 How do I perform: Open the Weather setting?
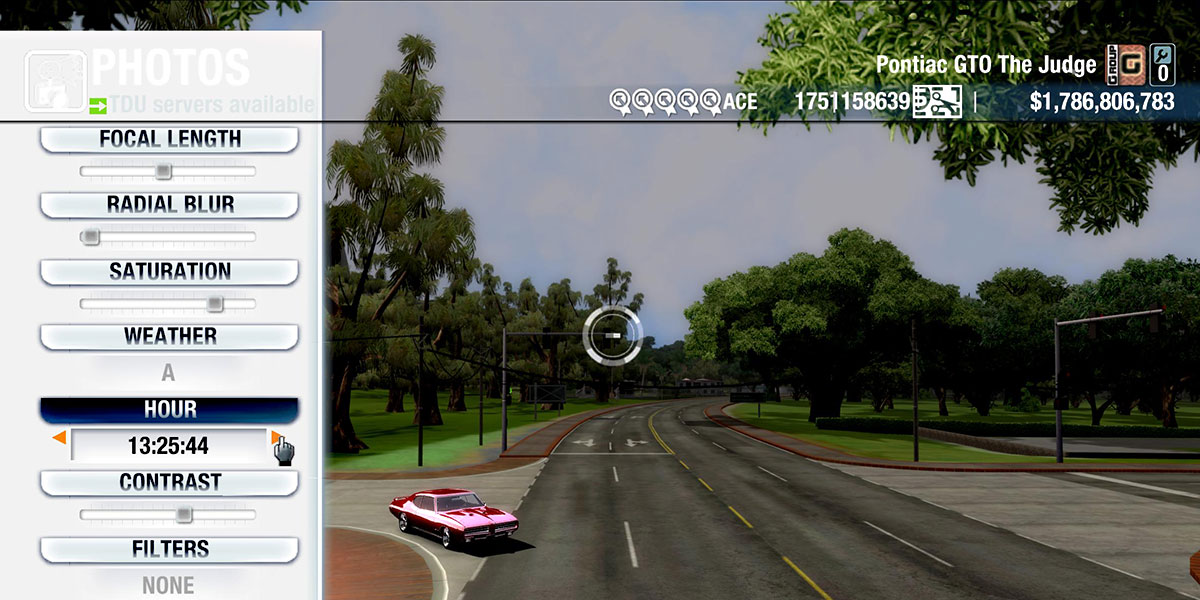169,336
